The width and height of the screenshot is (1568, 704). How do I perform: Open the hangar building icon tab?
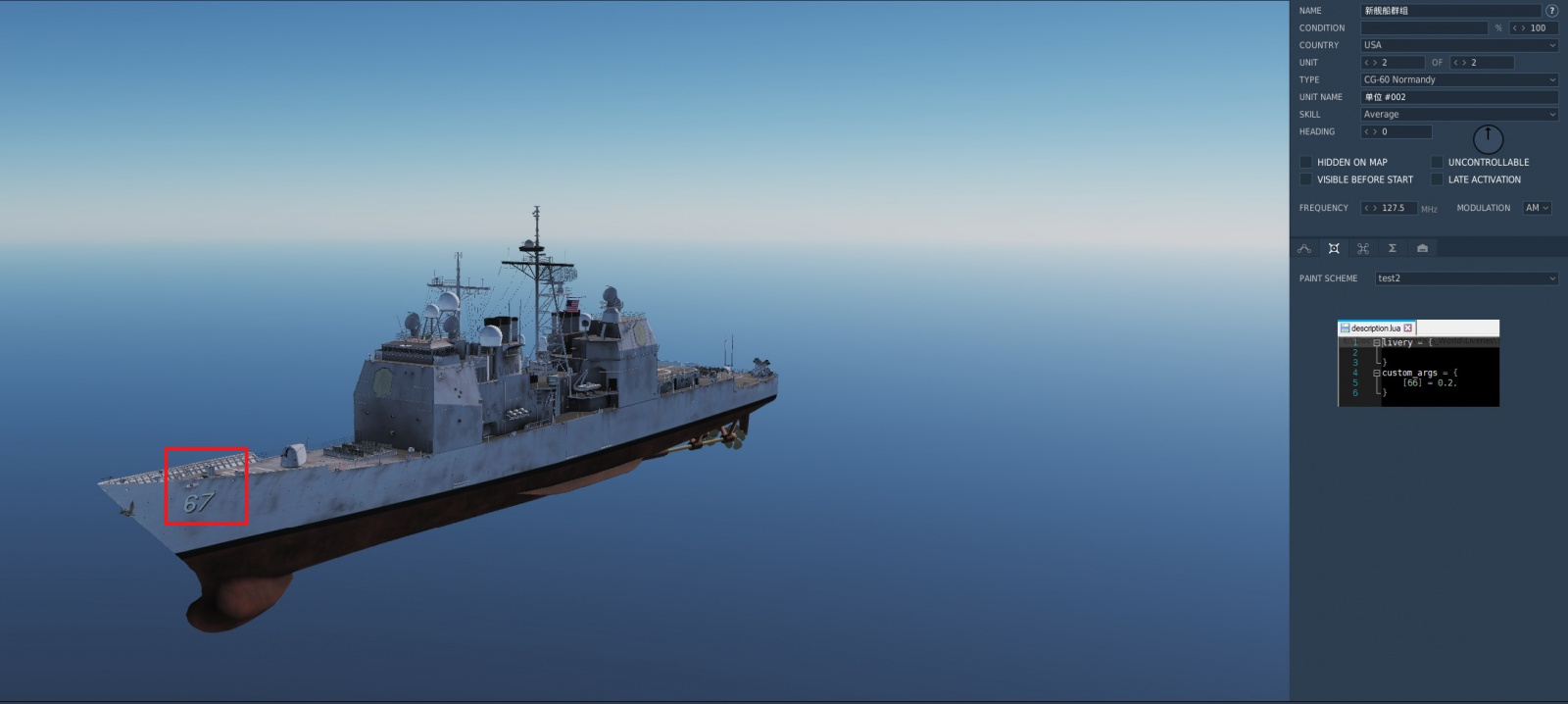pos(1422,249)
